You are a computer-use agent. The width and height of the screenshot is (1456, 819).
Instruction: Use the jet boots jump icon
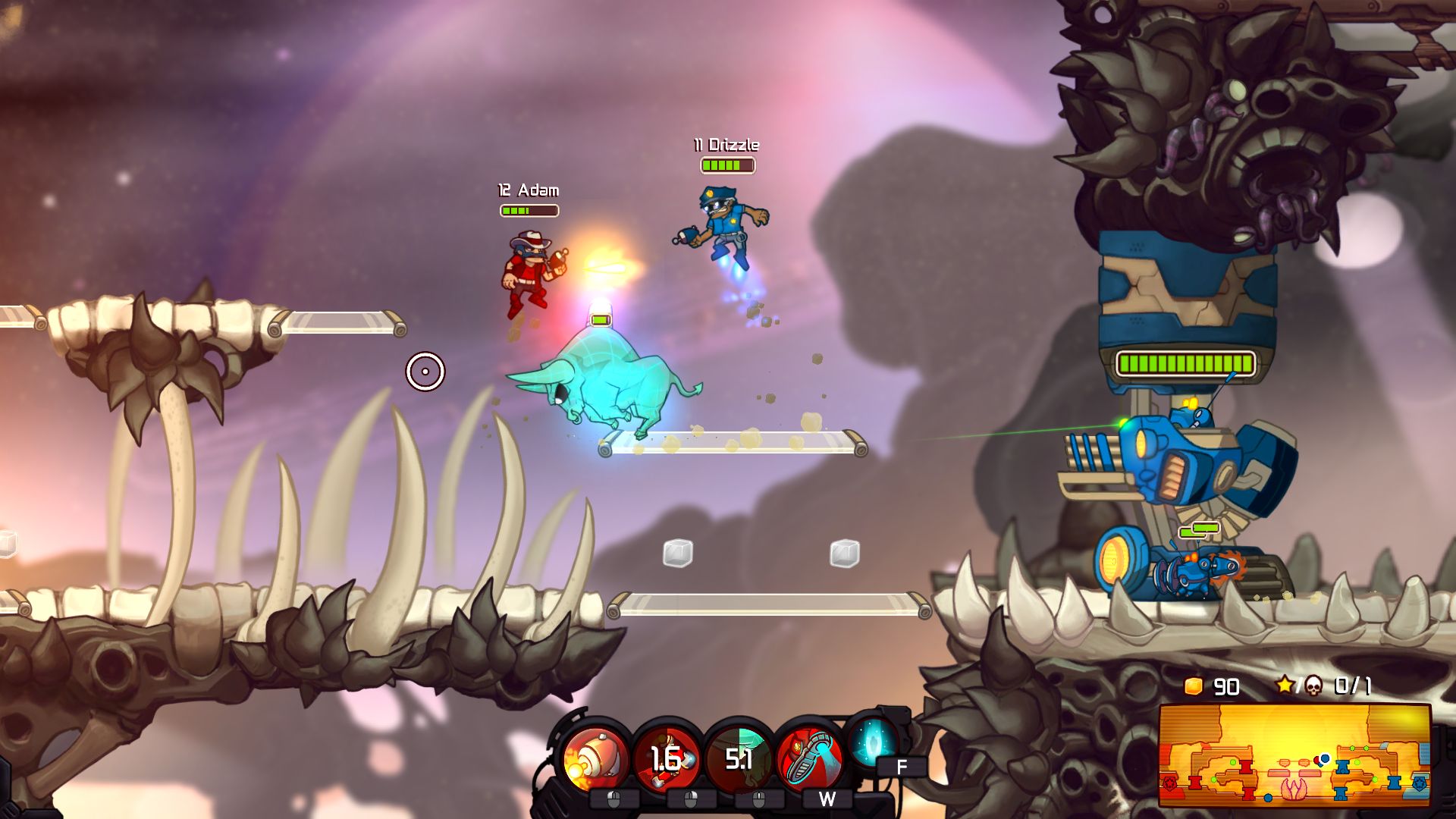[809, 759]
